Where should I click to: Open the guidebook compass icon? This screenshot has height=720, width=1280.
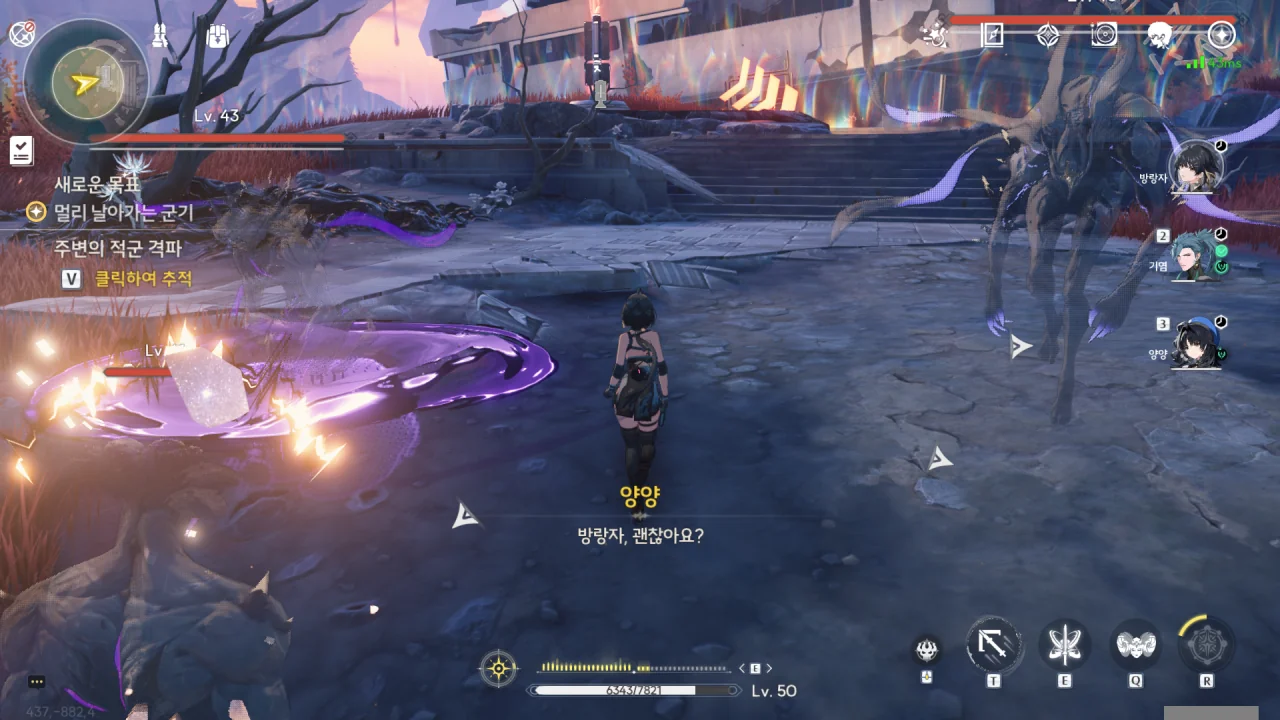tap(992, 35)
